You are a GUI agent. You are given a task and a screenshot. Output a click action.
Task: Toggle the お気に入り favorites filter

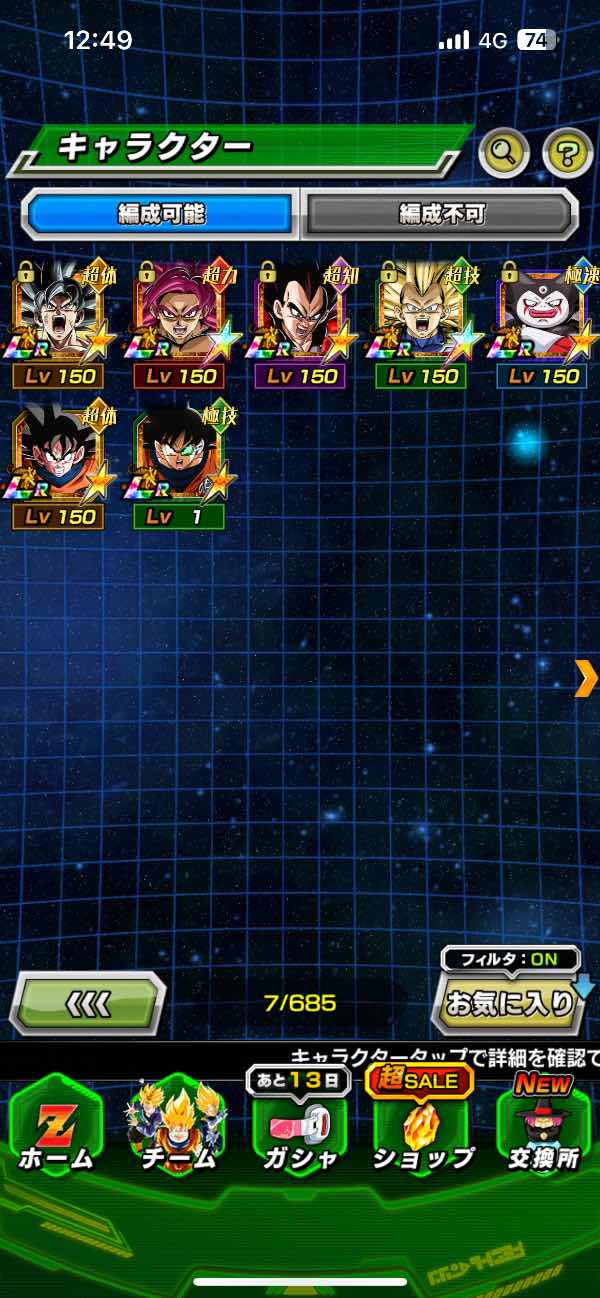tap(508, 1002)
